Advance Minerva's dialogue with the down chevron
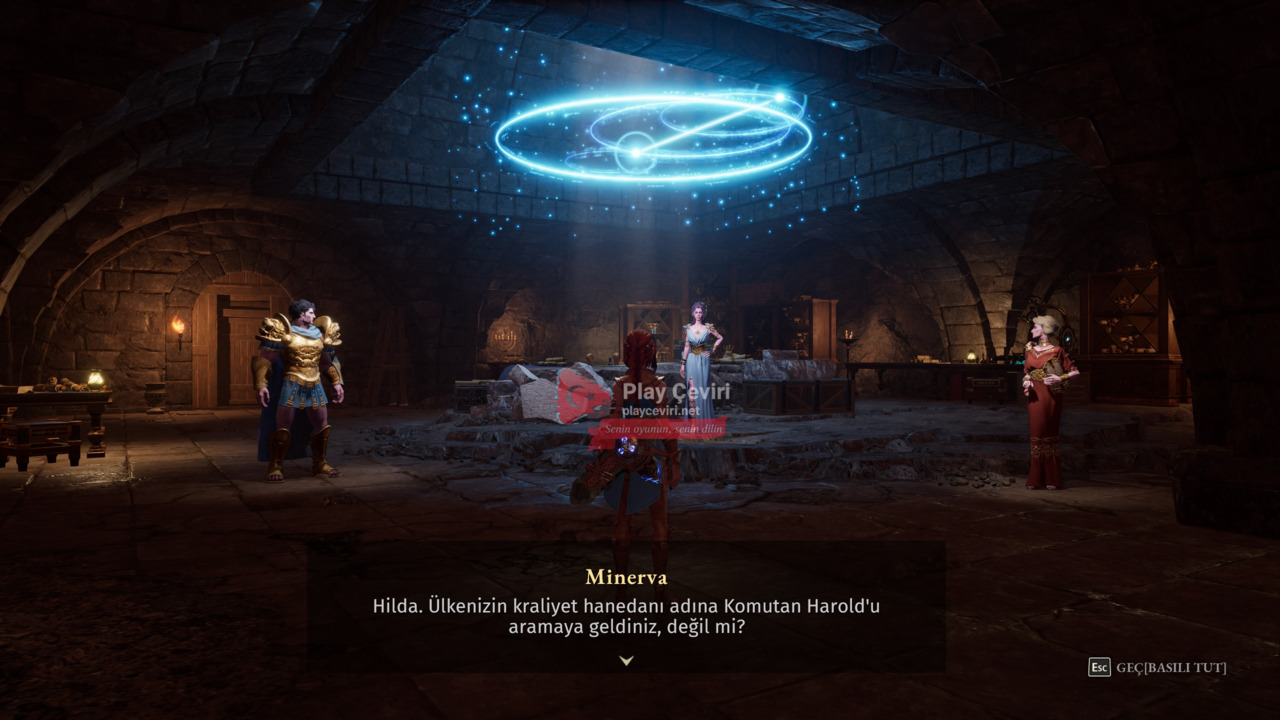The width and height of the screenshot is (1280, 720). click(x=626, y=660)
